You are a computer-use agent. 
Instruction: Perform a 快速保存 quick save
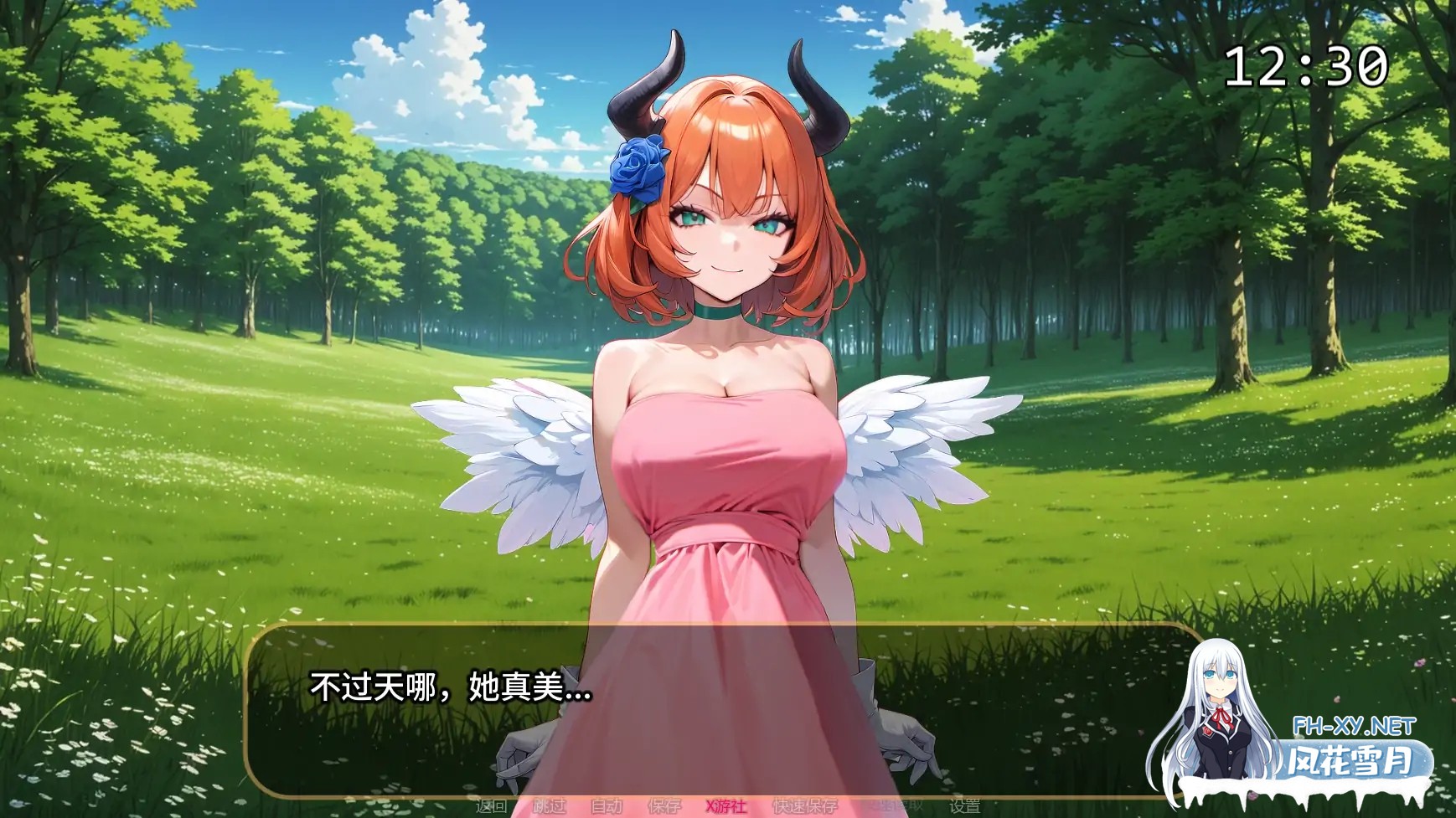pyautogui.click(x=804, y=805)
